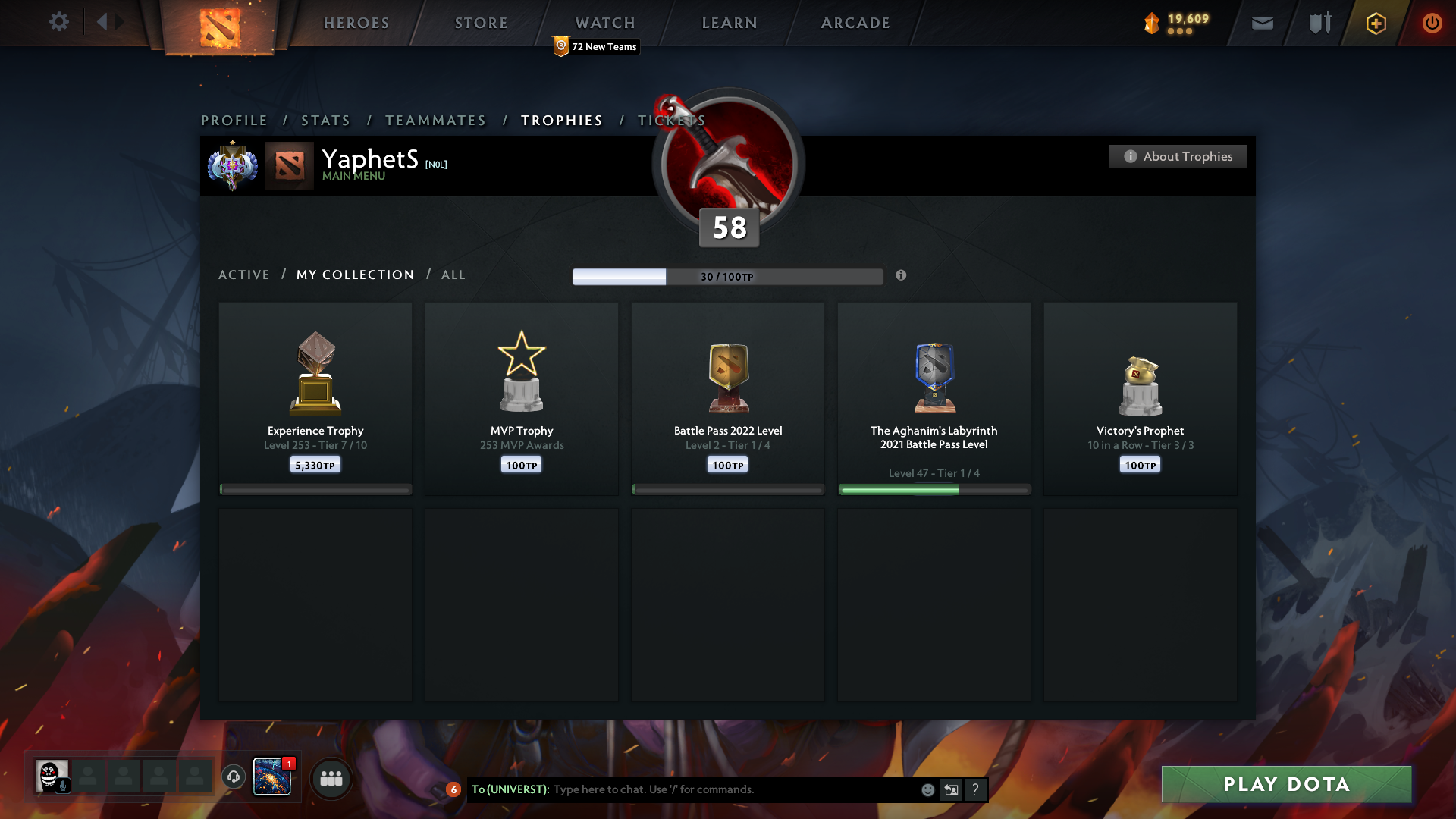This screenshot has height=819, width=1456.
Task: Toggle the chat help question mark button
Action: (x=976, y=789)
